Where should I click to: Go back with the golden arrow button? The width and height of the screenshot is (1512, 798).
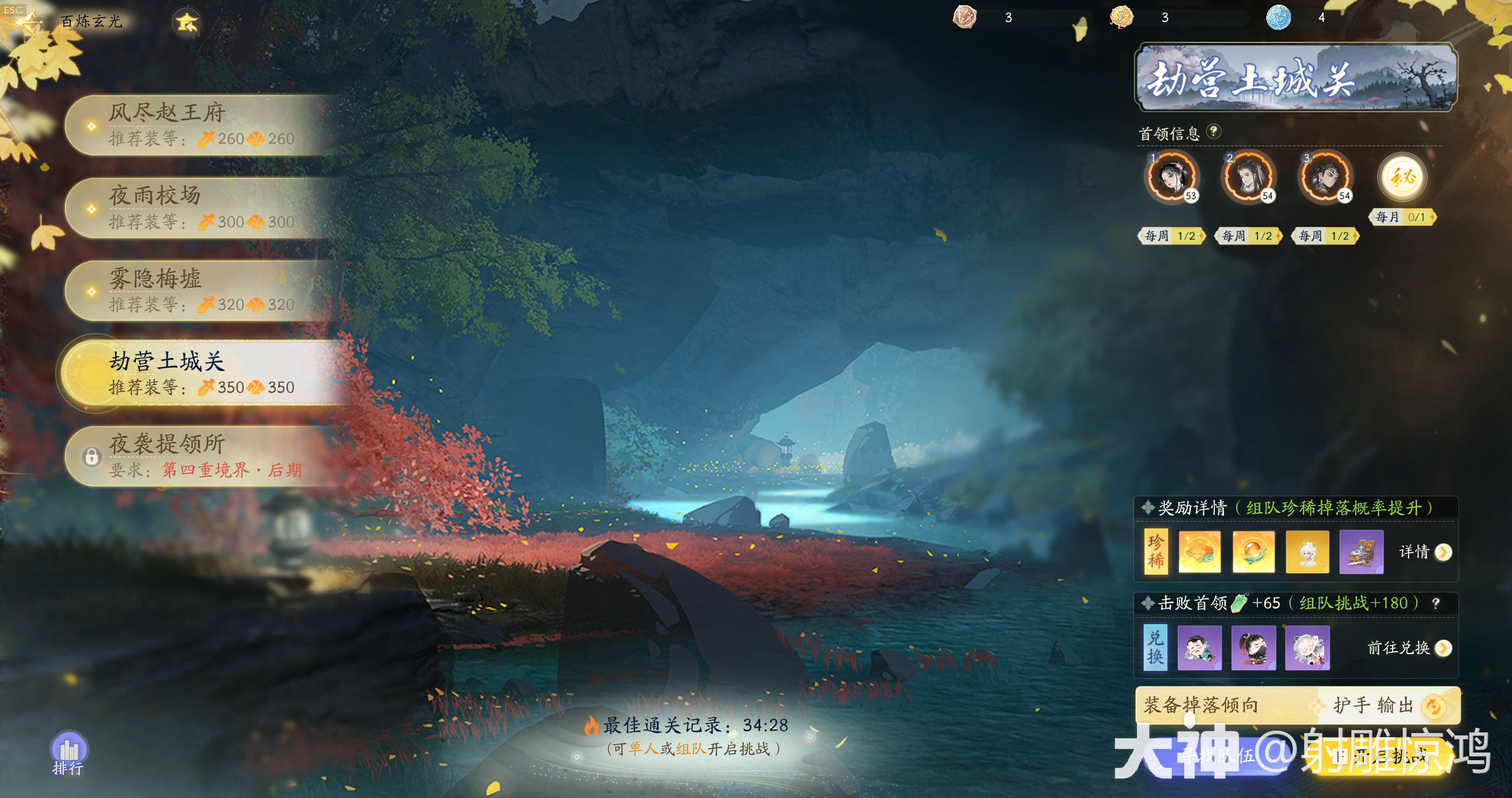tap(27, 22)
